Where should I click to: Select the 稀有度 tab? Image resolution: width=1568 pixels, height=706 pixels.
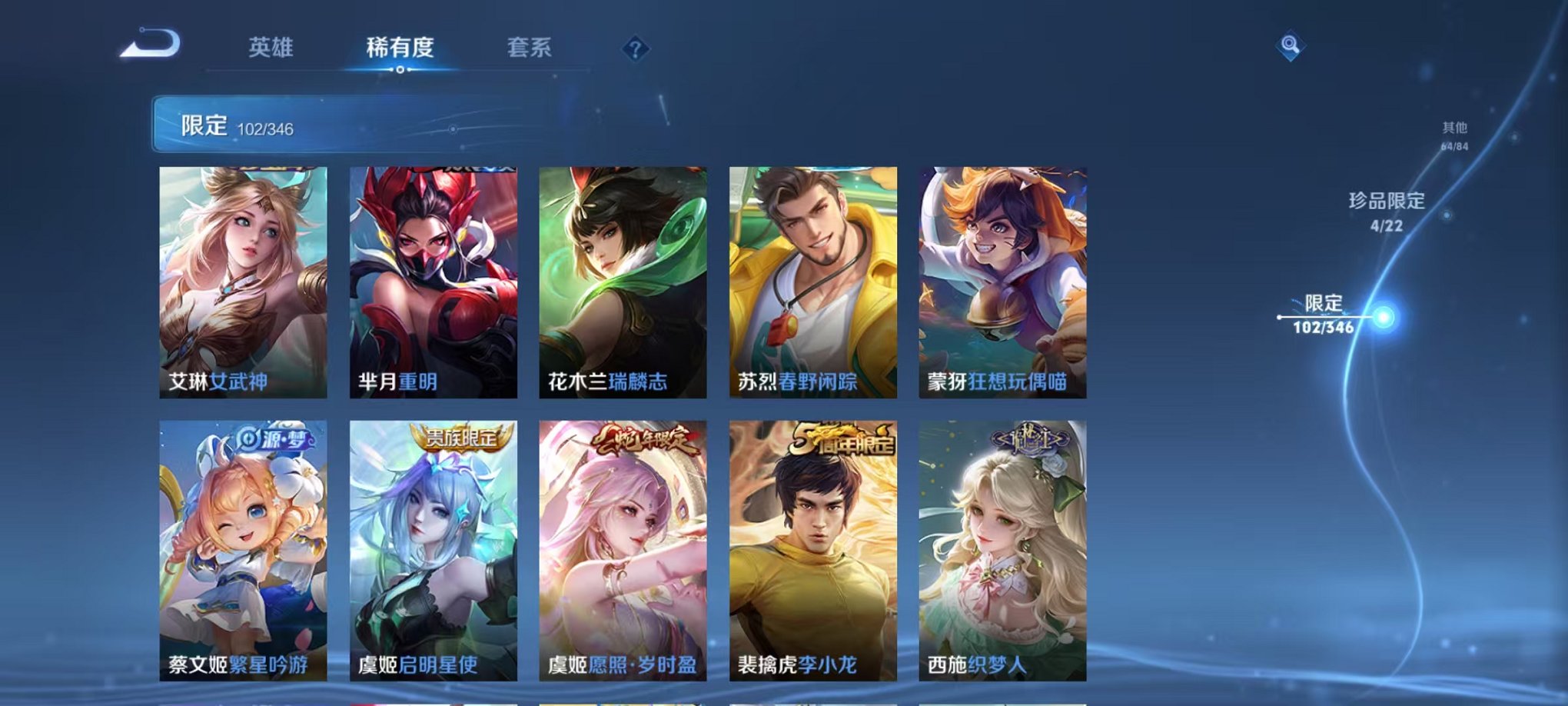tap(399, 48)
